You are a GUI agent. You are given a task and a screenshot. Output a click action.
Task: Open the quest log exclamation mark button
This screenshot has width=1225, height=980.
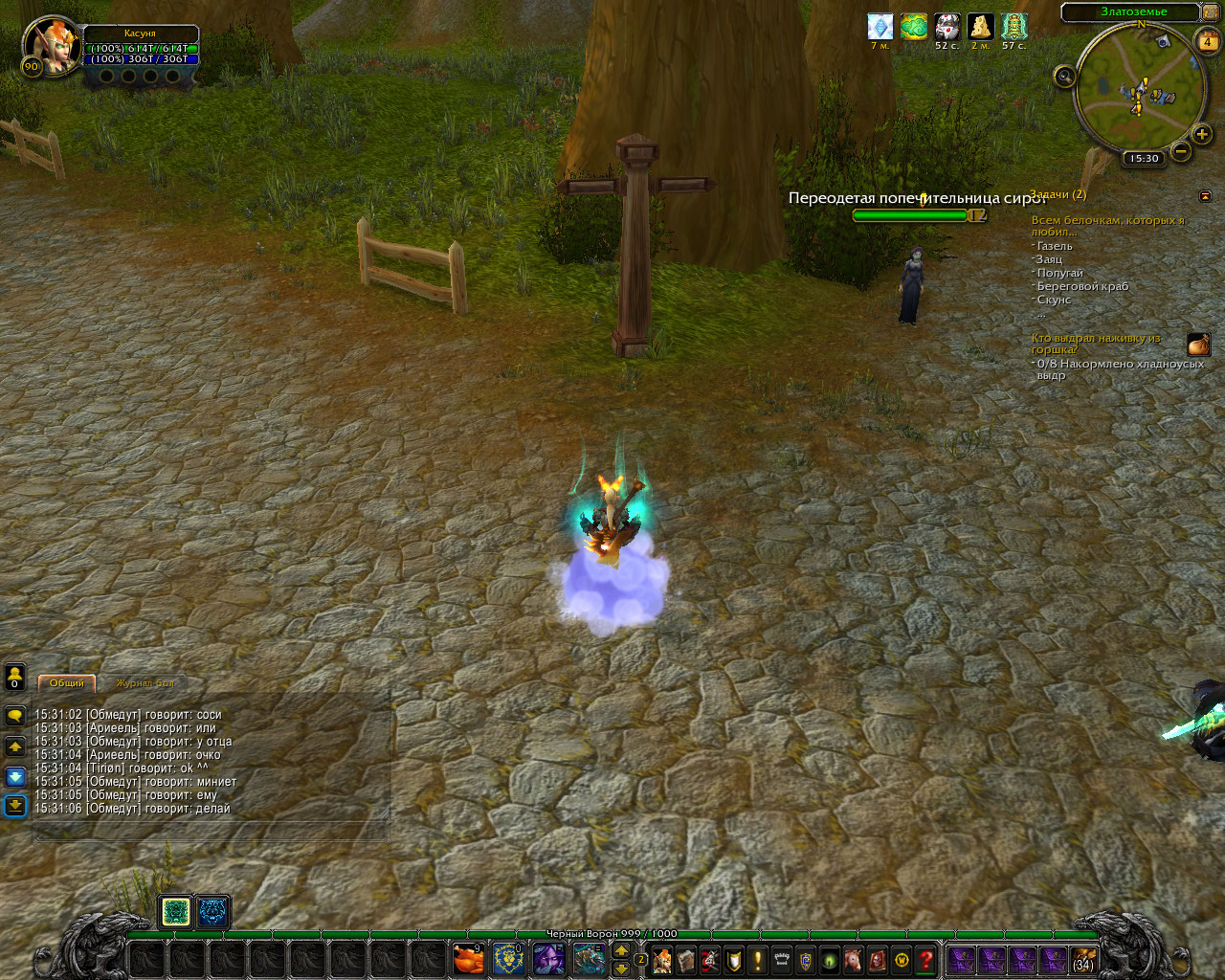tap(758, 959)
